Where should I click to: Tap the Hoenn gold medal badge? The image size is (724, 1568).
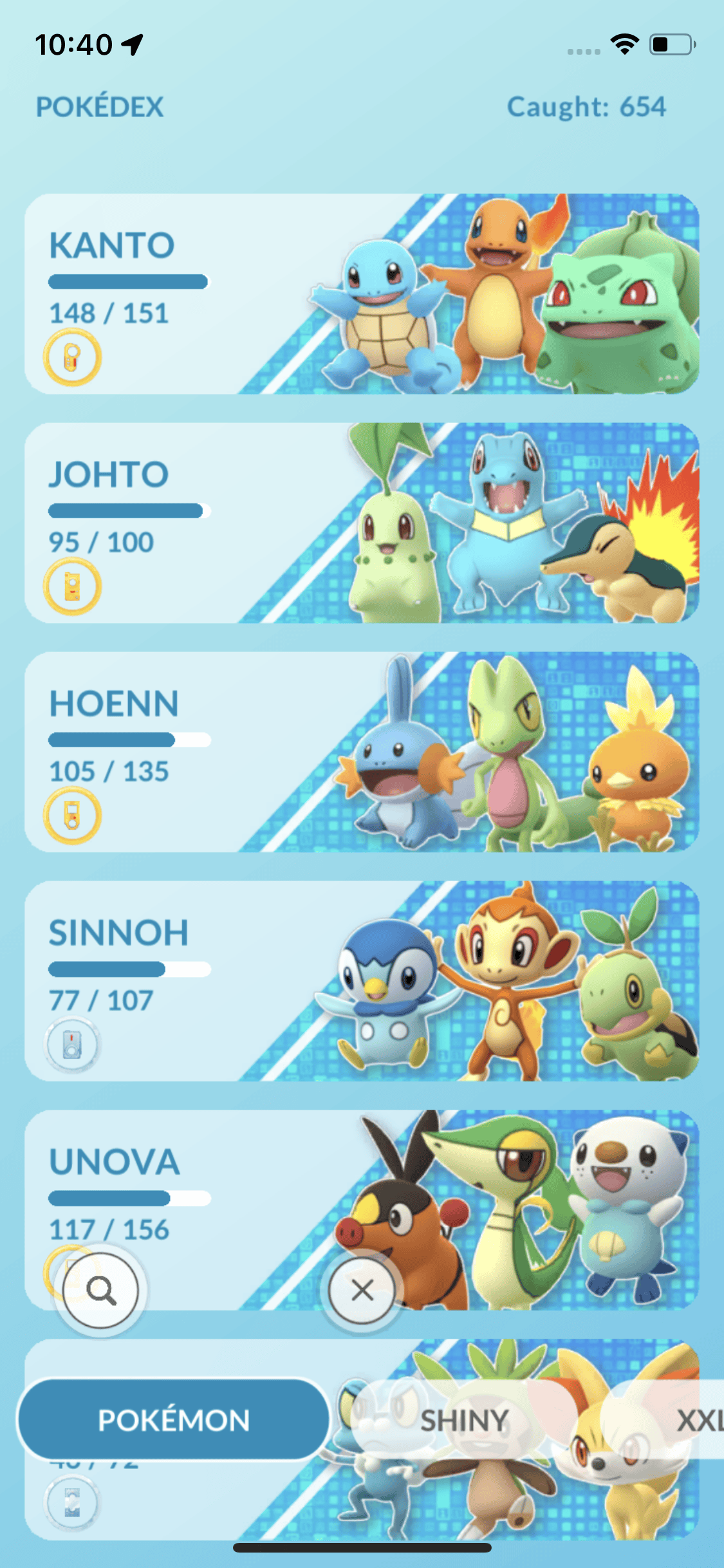(72, 816)
